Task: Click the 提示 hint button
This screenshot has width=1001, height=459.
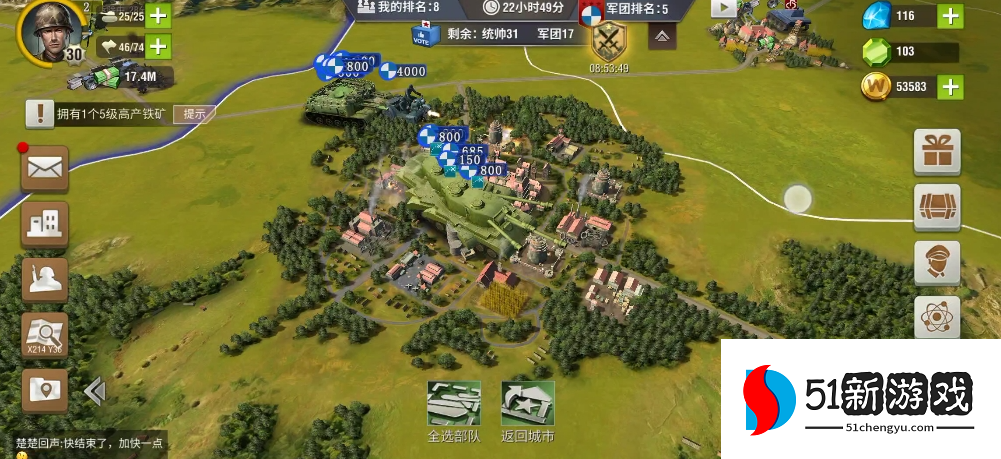Action: tap(193, 114)
